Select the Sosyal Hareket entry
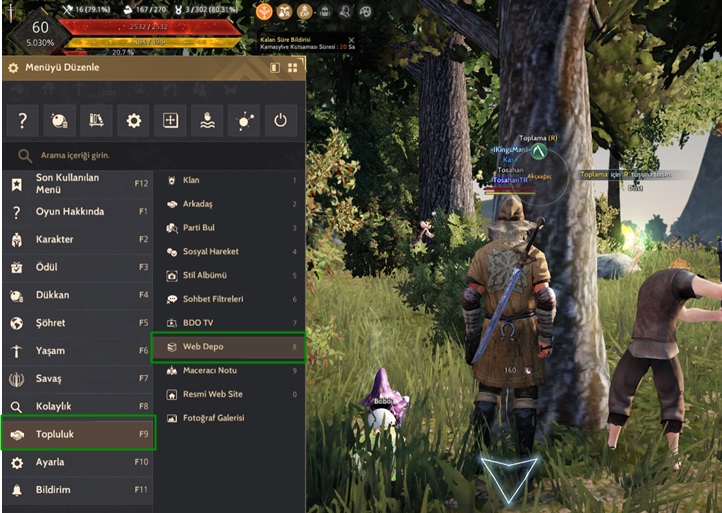The height and width of the screenshot is (513, 722). (x=228, y=252)
